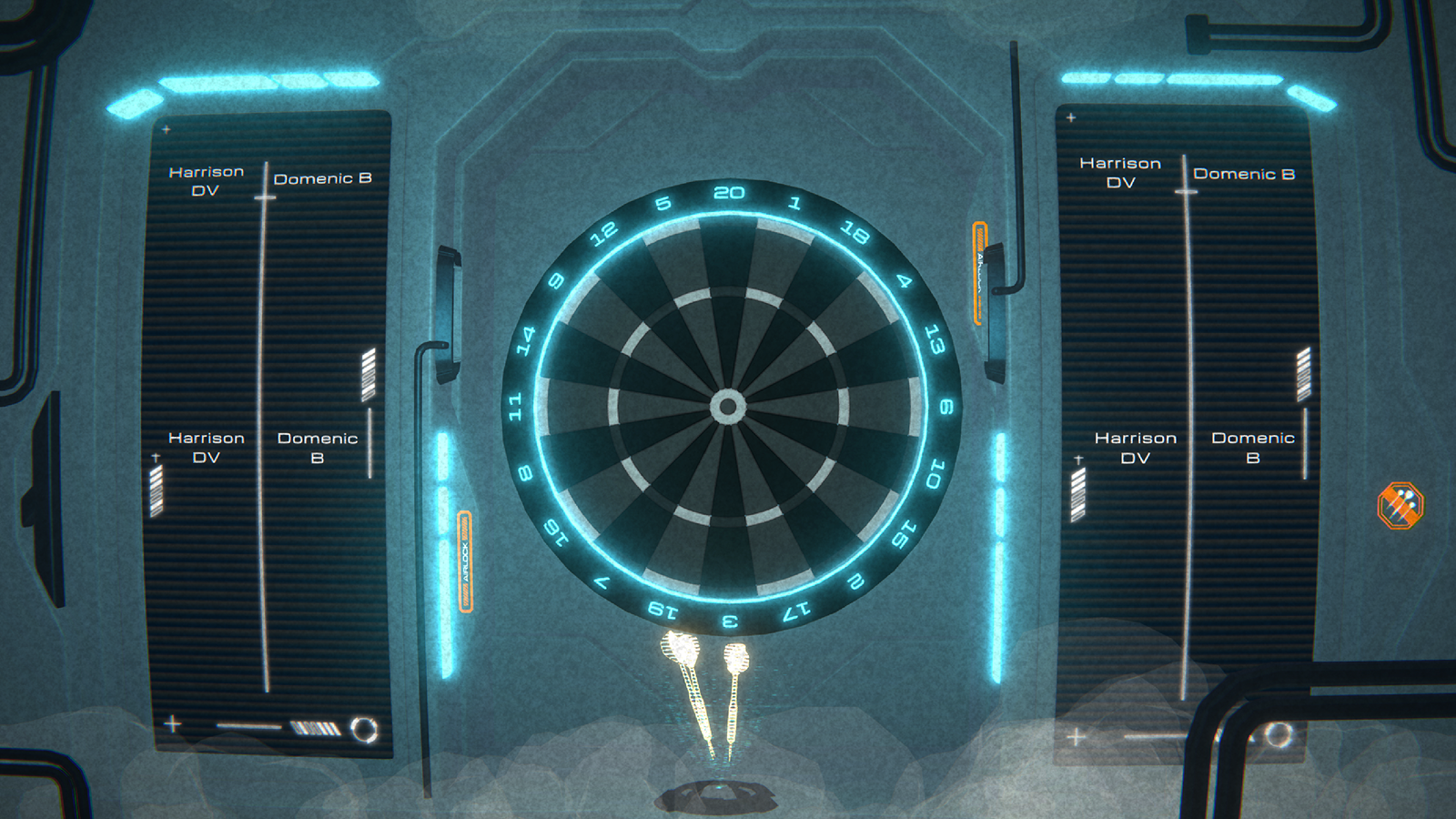Click the plus marker atop the left panel
This screenshot has width=1456, height=819.
[x=165, y=129]
